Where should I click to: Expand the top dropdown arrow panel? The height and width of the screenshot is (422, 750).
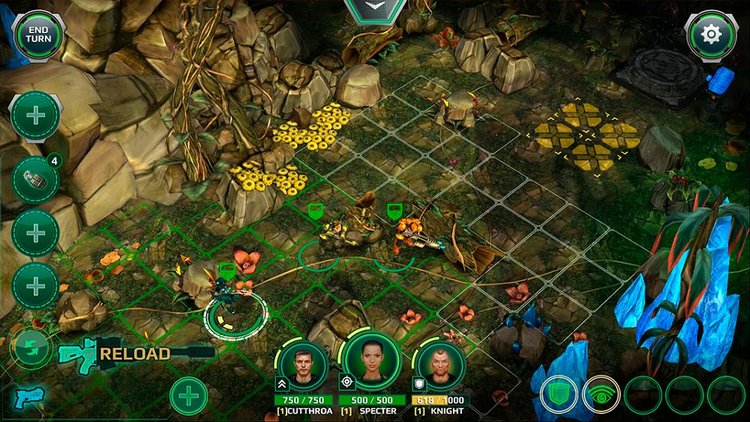pyautogui.click(x=374, y=9)
